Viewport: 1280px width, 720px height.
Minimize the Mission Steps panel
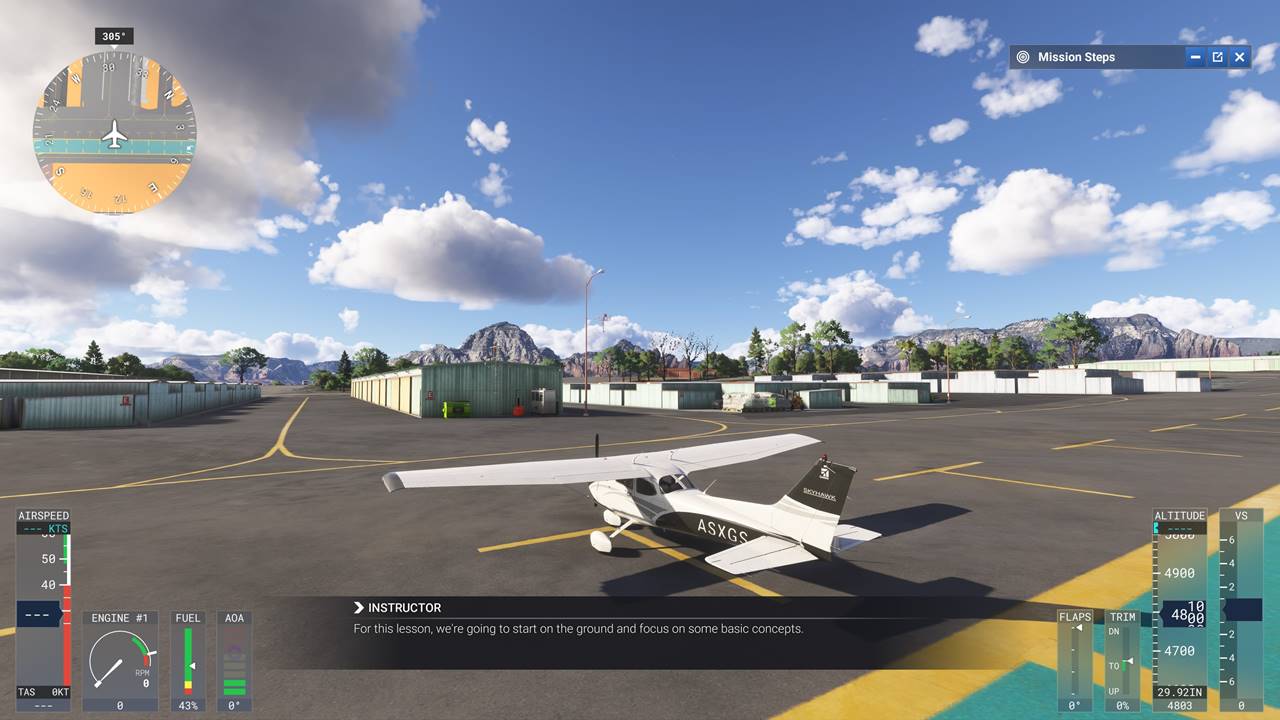(x=1195, y=57)
